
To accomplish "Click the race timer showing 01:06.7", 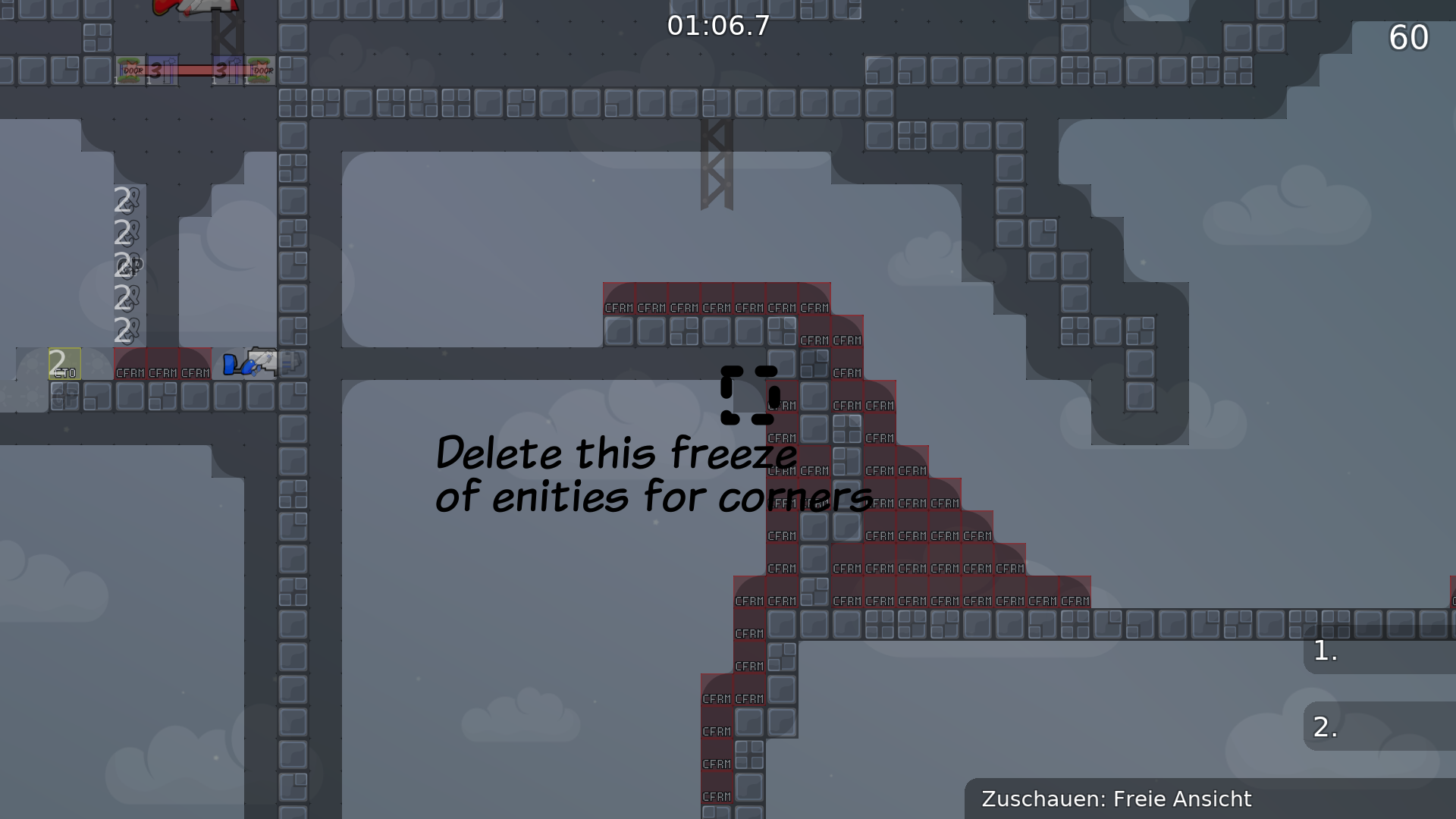I will tap(717, 27).
